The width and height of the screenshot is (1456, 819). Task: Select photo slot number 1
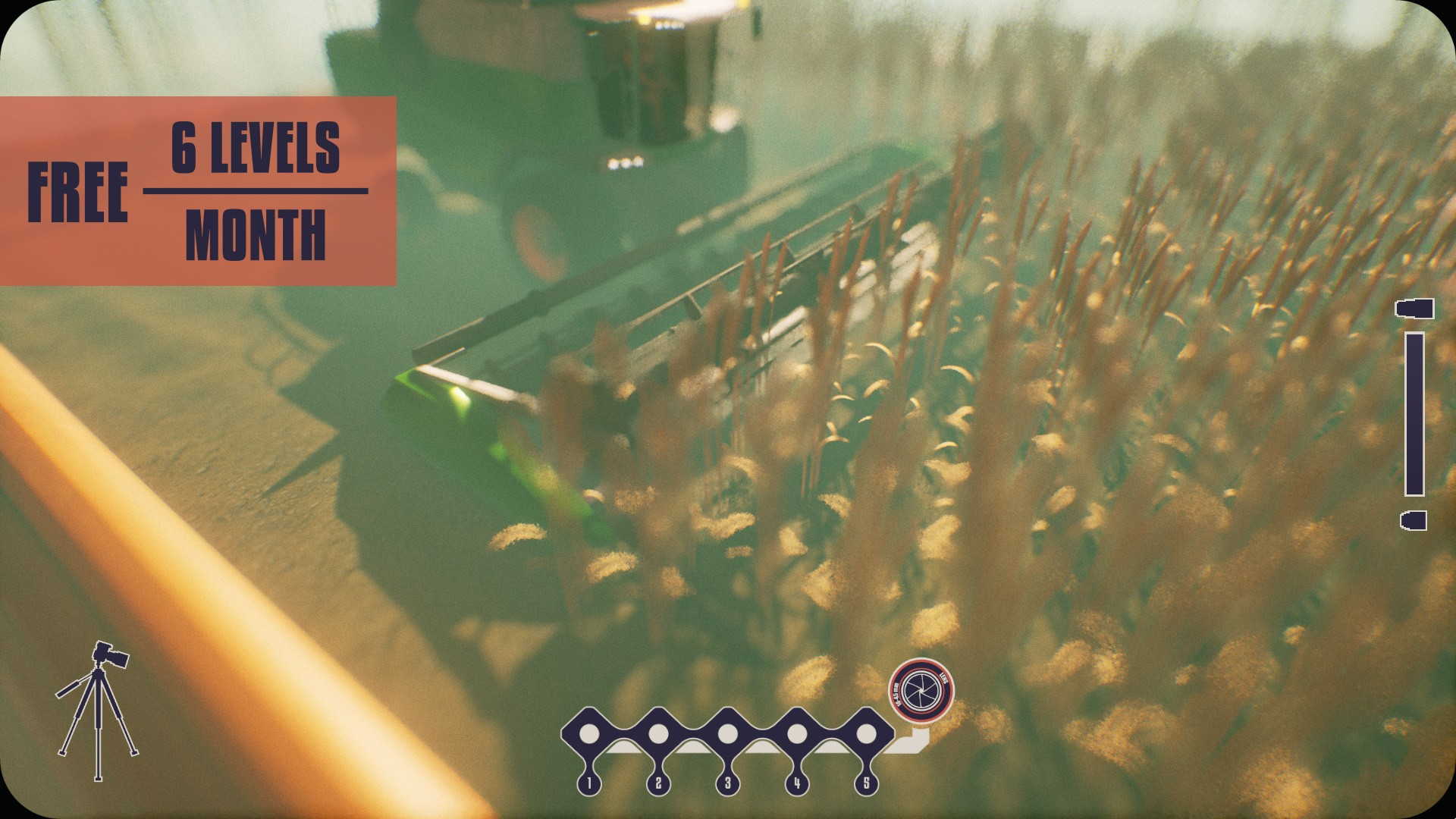coord(589,734)
